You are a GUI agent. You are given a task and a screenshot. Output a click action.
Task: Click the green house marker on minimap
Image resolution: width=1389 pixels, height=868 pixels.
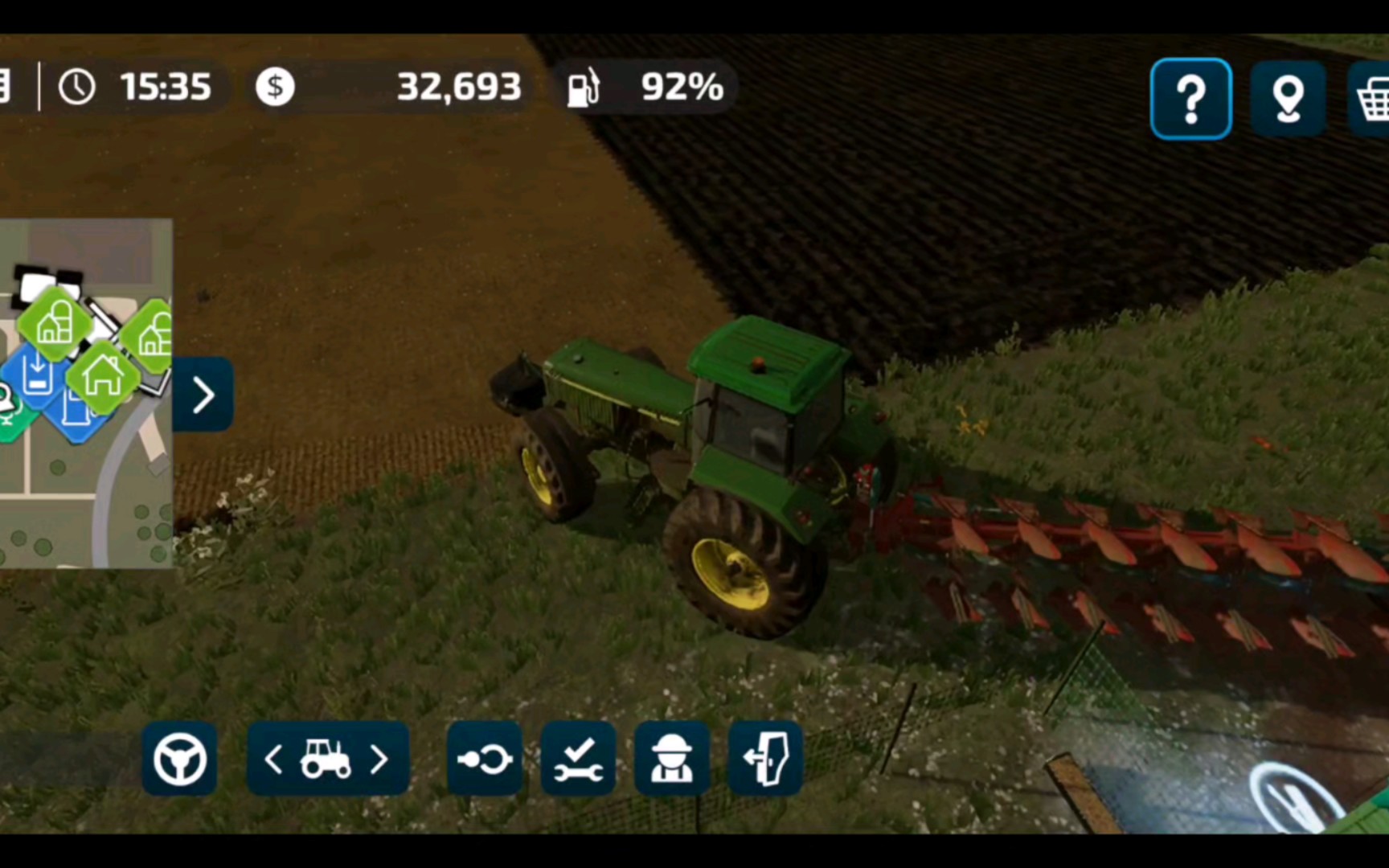click(102, 376)
